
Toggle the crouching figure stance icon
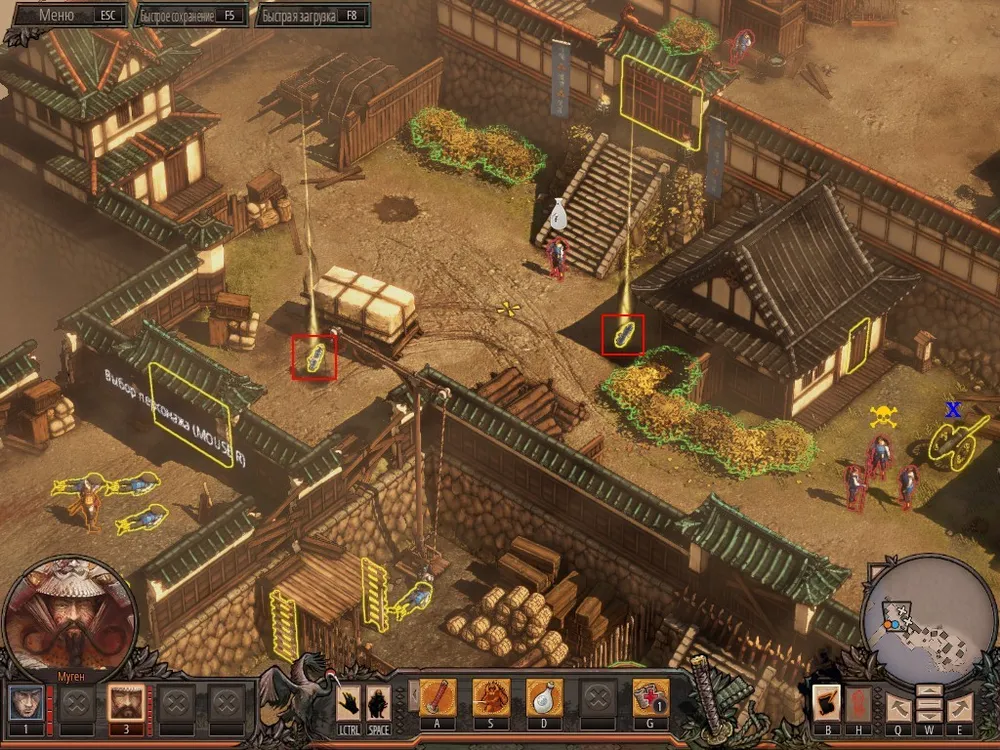377,701
